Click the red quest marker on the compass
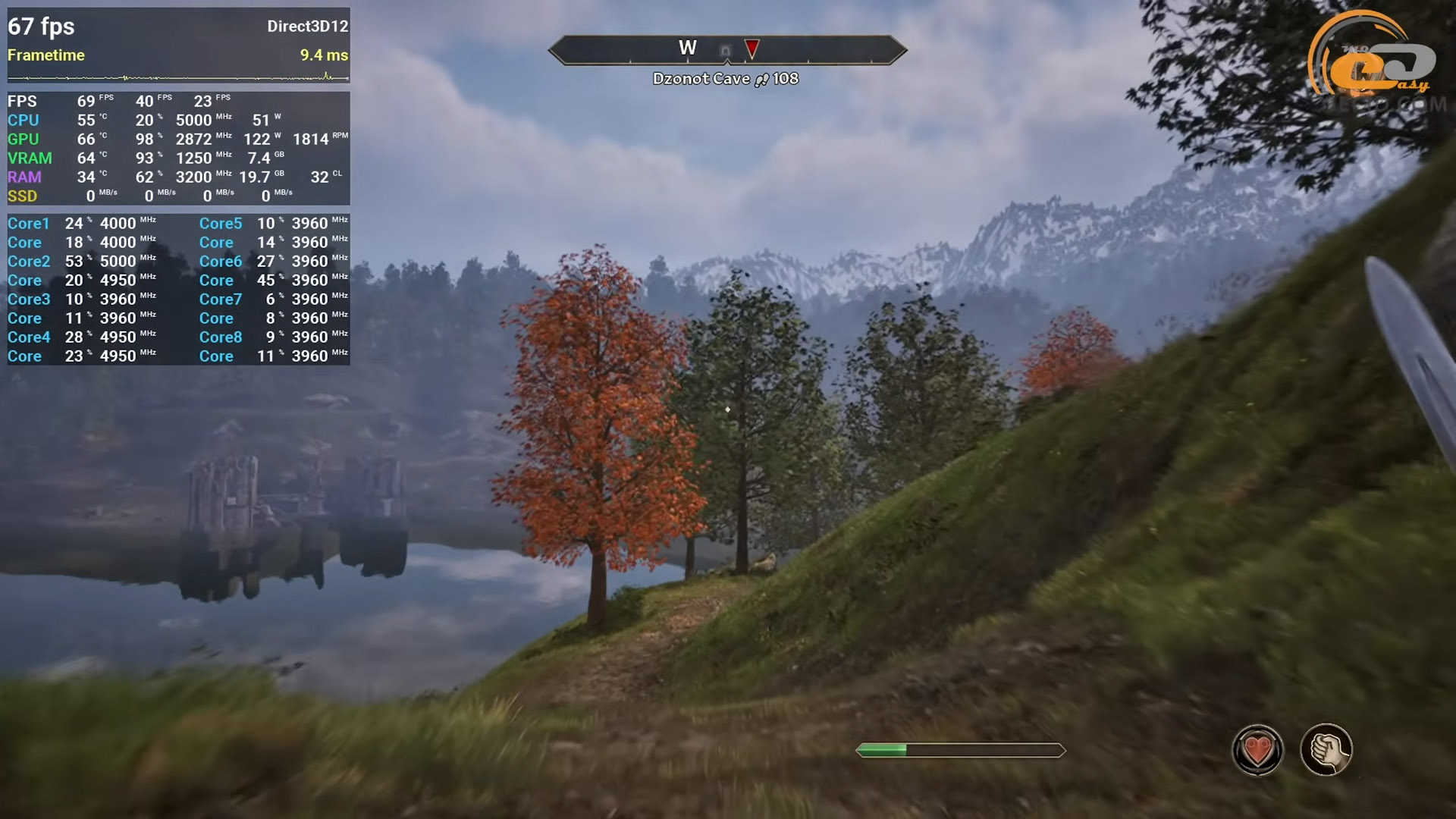The height and width of the screenshot is (819, 1456). pos(752,49)
